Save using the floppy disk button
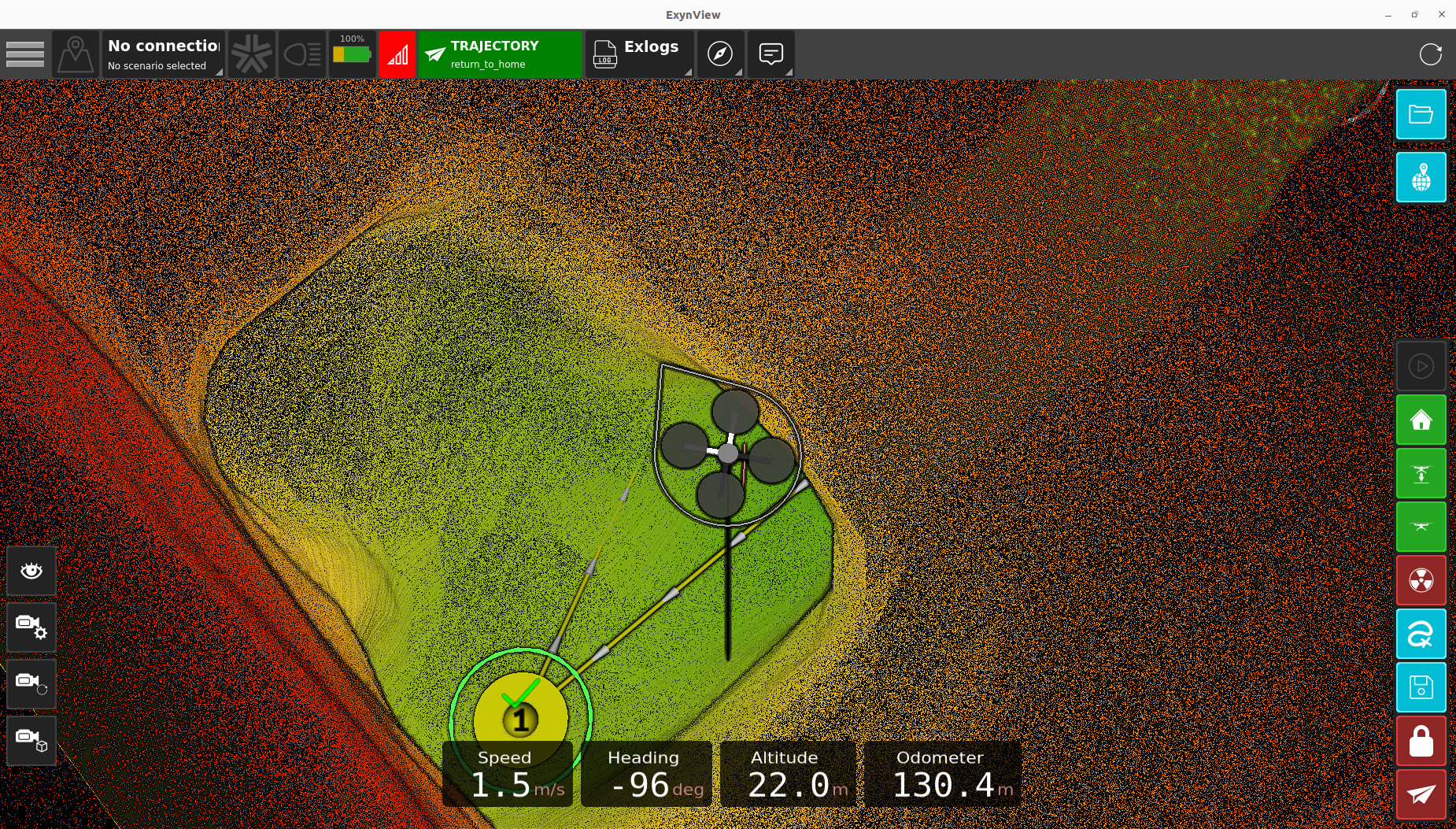This screenshot has width=1456, height=829. (x=1421, y=687)
